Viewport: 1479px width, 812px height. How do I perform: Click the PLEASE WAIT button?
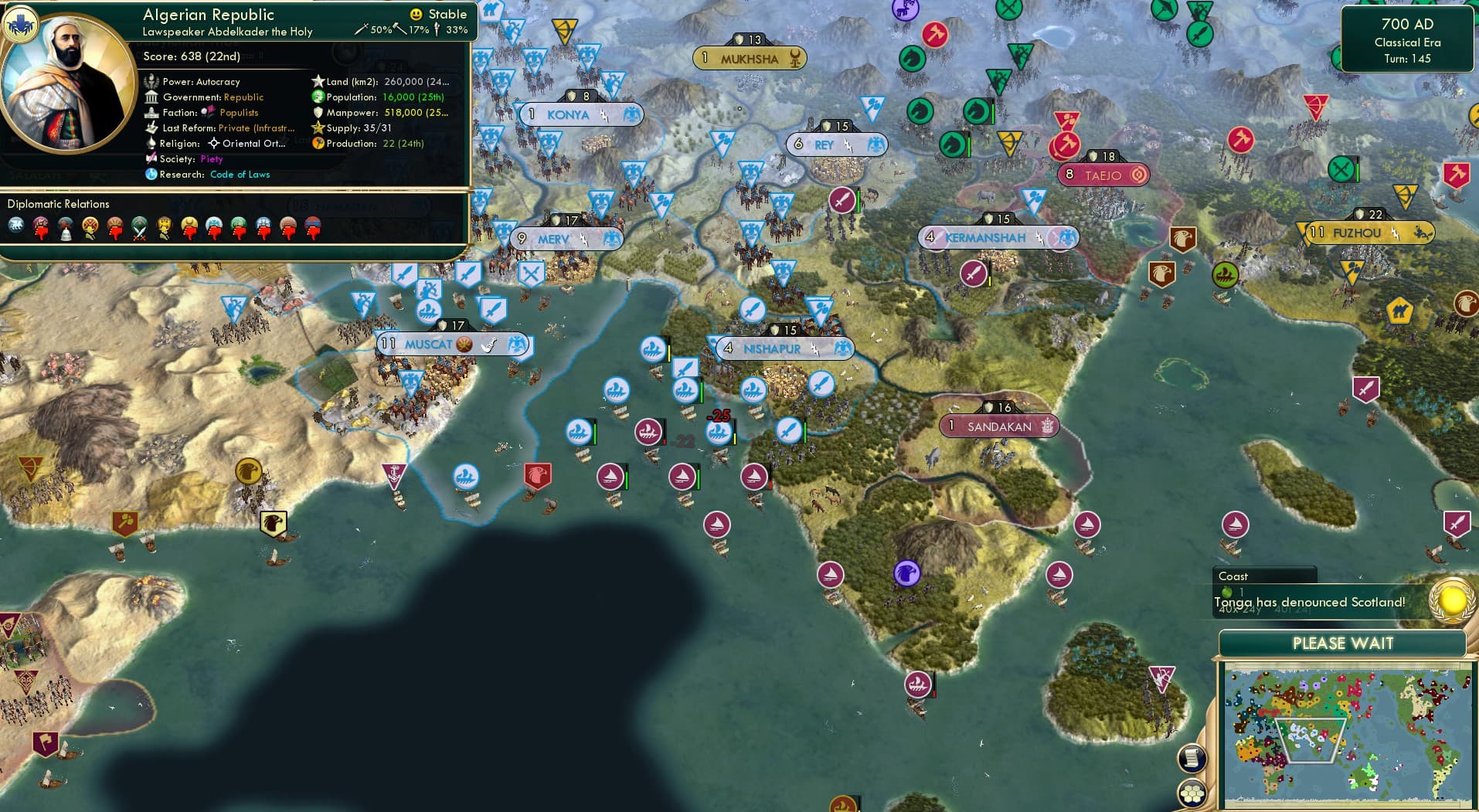click(x=1343, y=643)
